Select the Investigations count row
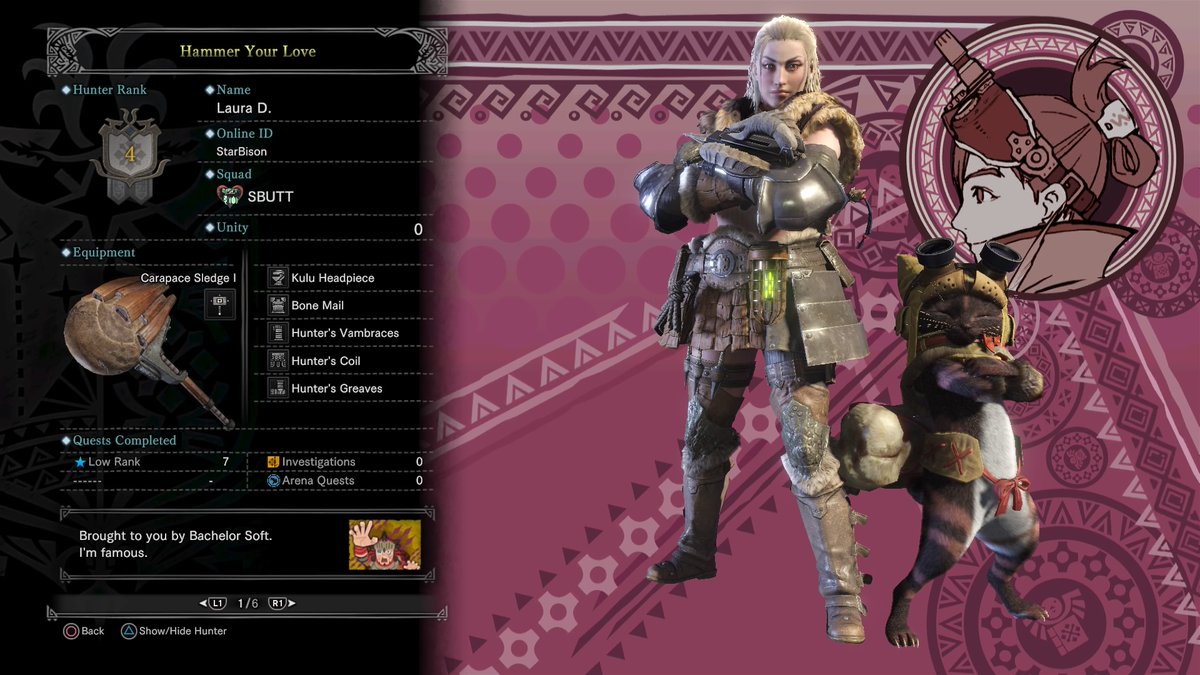The image size is (1200, 675). [x=345, y=462]
